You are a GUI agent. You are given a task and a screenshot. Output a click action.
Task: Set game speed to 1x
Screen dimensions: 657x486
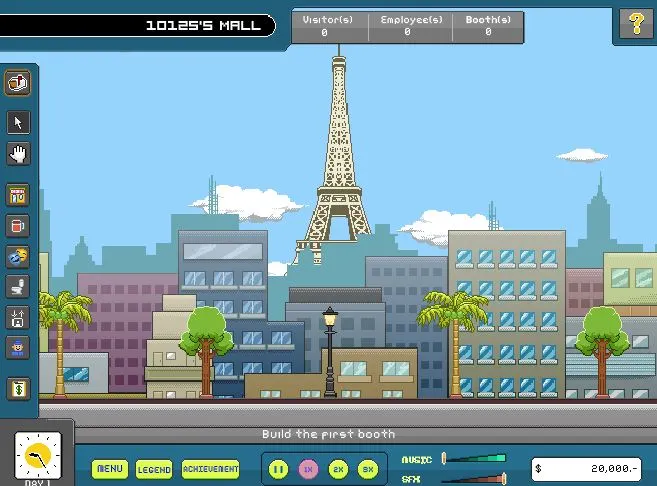[x=309, y=468]
